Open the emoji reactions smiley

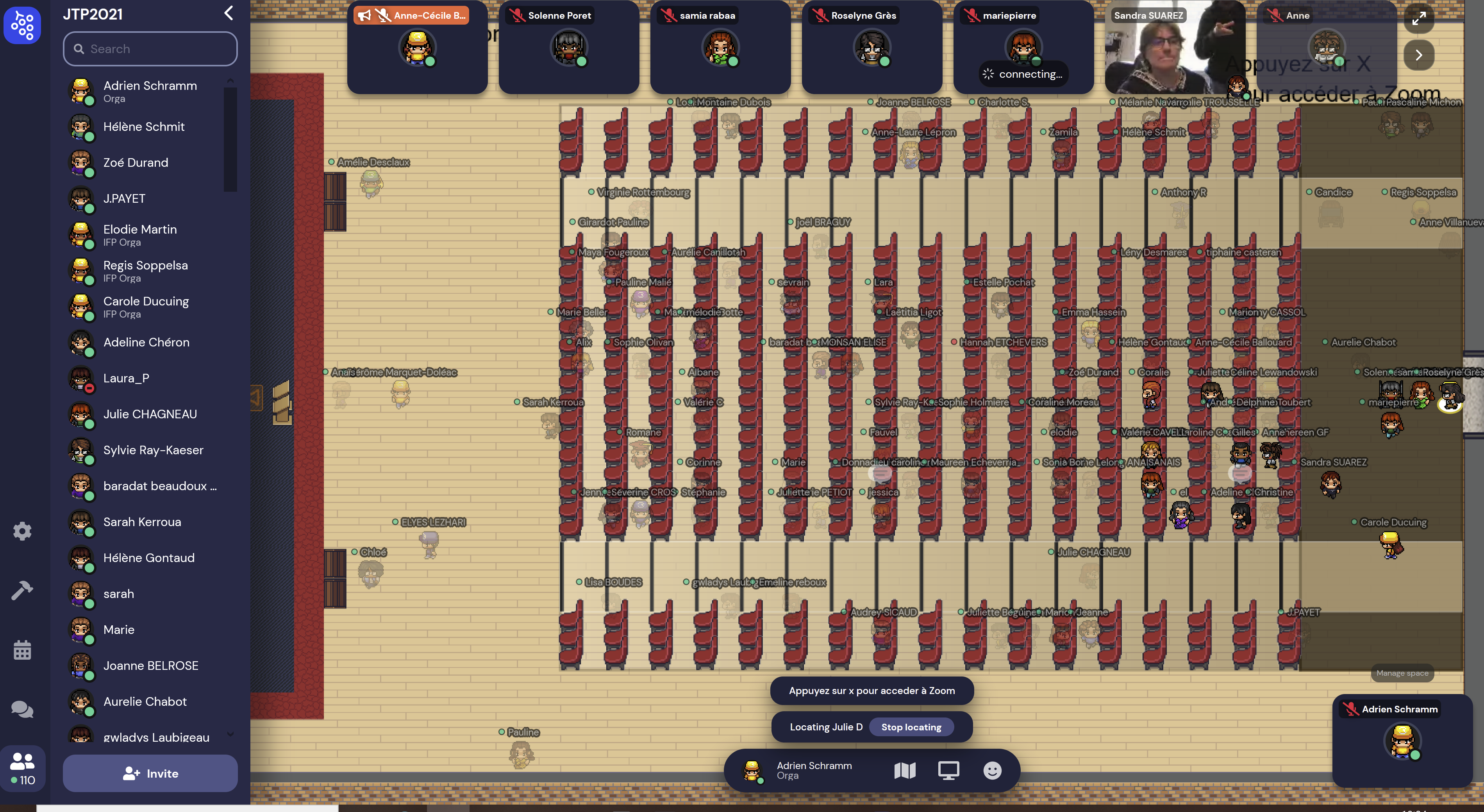992,771
